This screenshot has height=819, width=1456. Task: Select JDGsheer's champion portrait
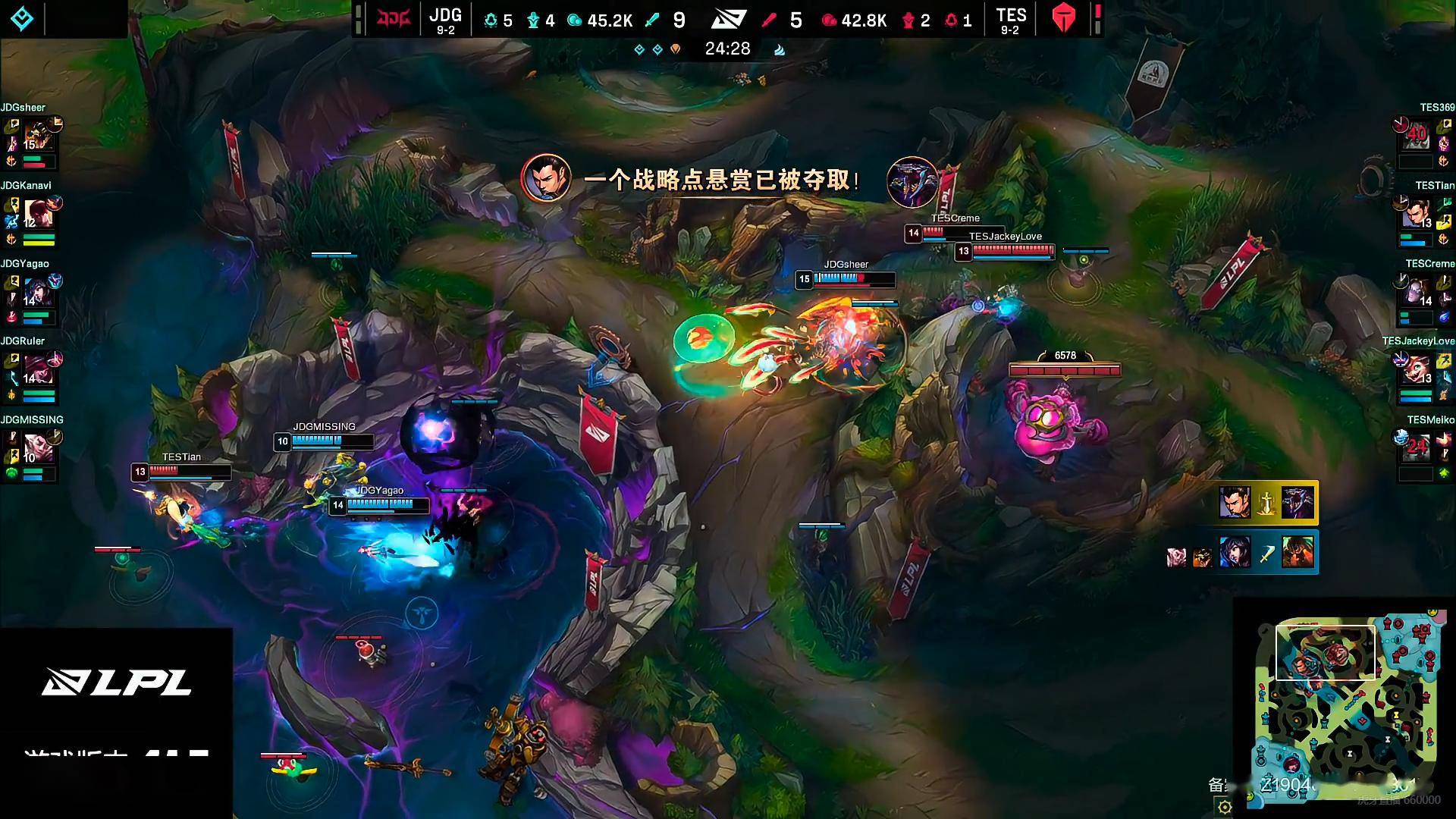(x=38, y=136)
